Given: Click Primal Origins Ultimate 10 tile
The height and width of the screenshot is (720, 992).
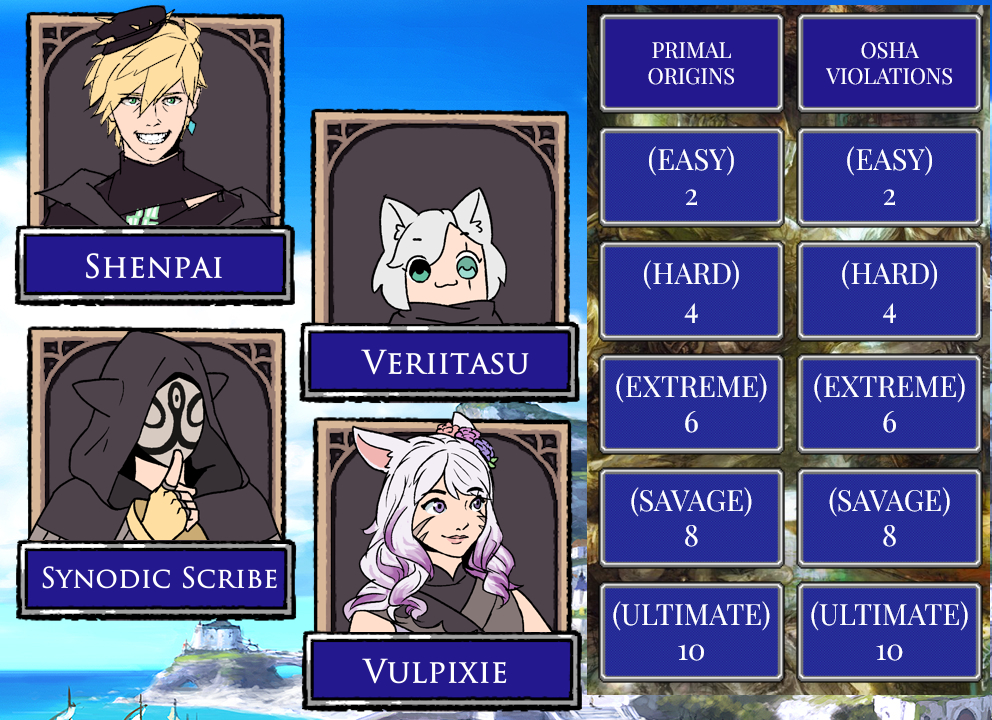Looking at the screenshot, I should (691, 632).
